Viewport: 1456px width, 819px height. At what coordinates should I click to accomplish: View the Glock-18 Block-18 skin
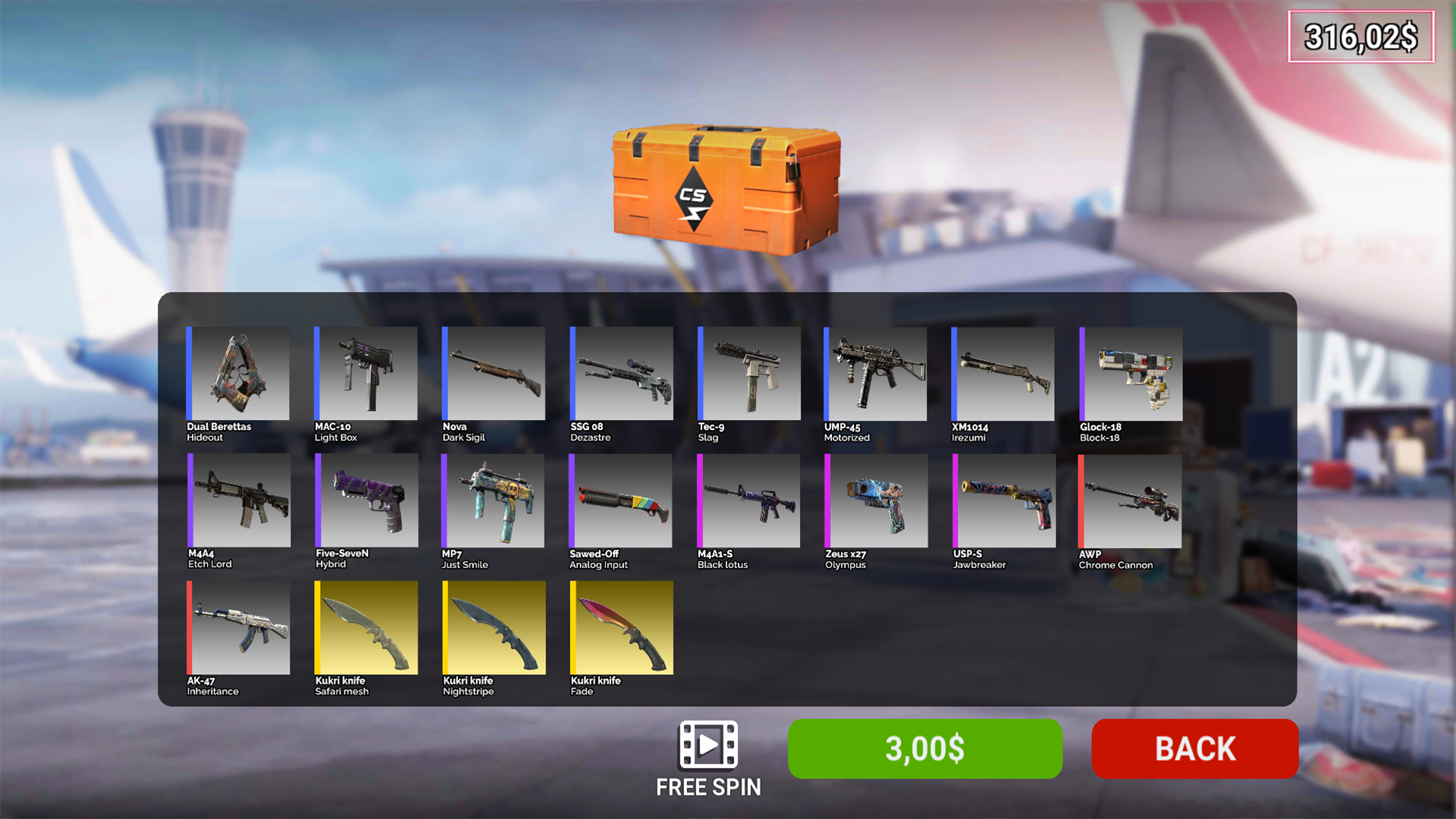pos(1129,374)
